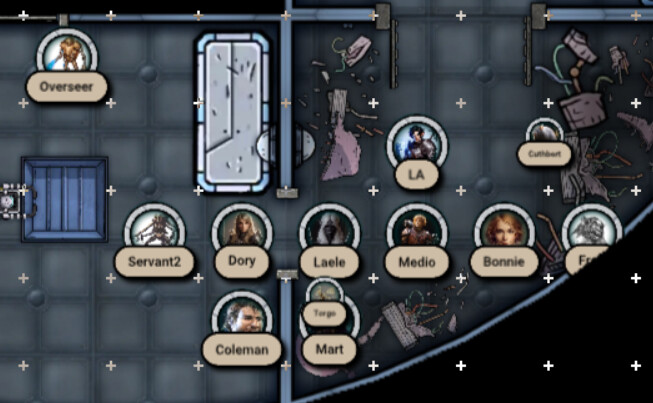Select Dory's character token
This screenshot has width=653, height=403.
pyautogui.click(x=242, y=231)
